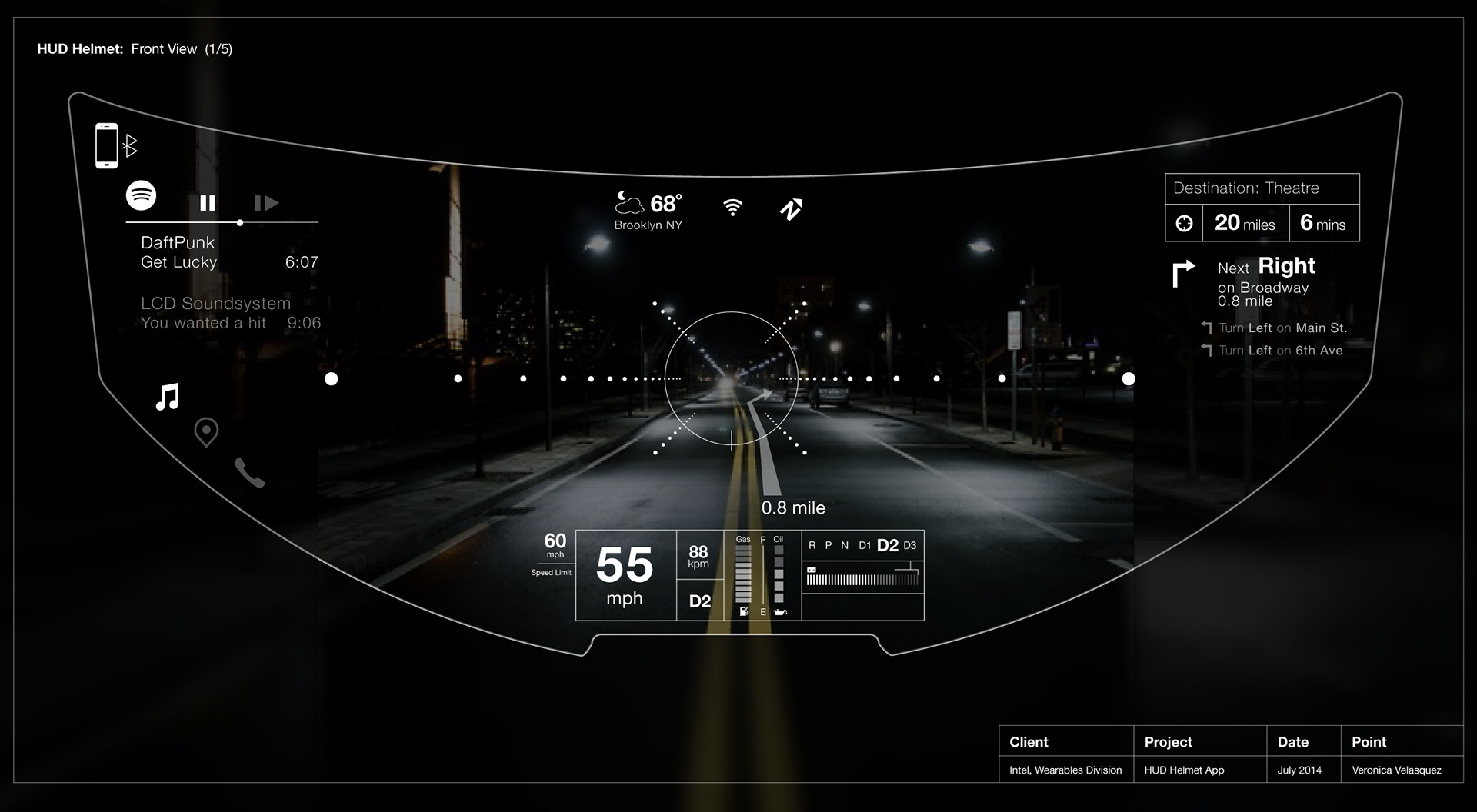Toggle the Wi-Fi icon

click(733, 207)
